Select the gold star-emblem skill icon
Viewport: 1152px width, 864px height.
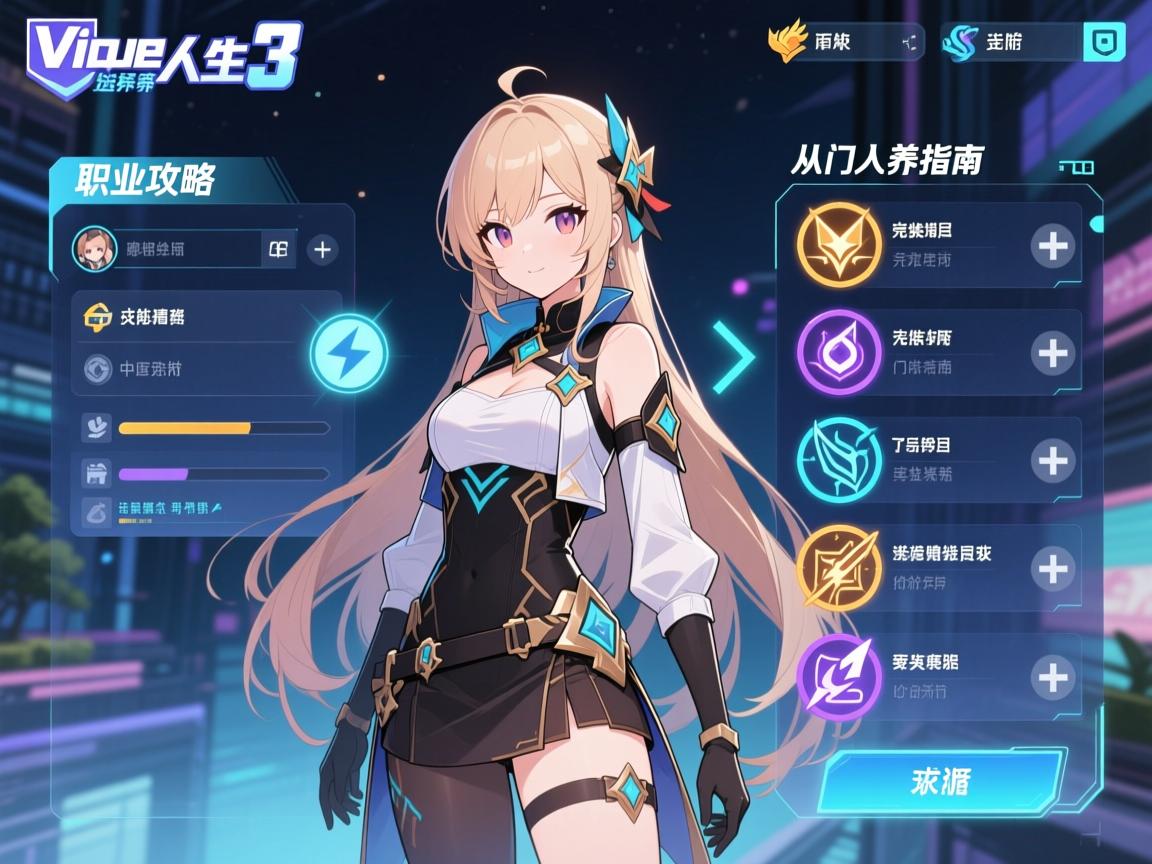click(x=839, y=245)
